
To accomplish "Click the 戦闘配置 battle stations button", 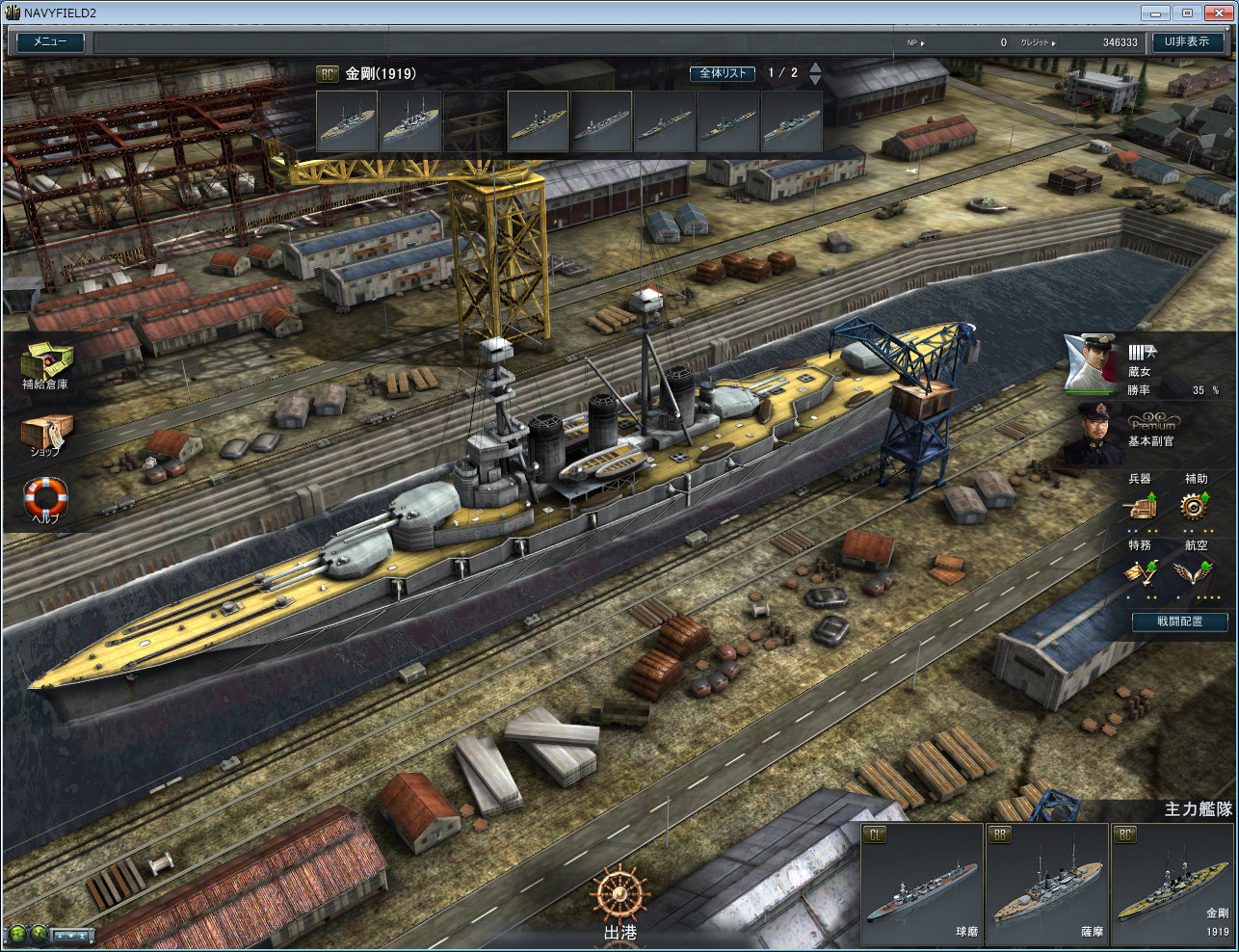I will pos(1179,621).
